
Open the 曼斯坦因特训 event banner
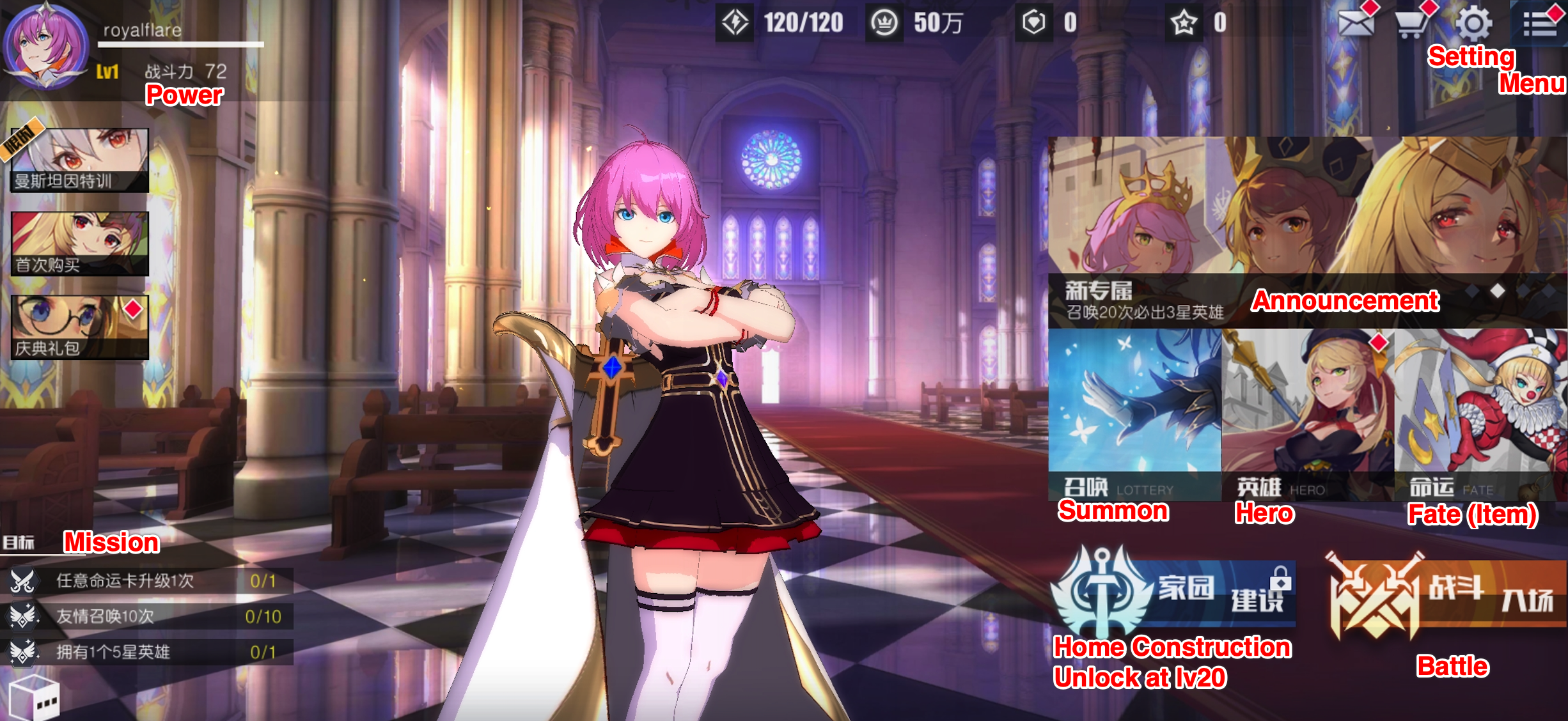[x=80, y=160]
